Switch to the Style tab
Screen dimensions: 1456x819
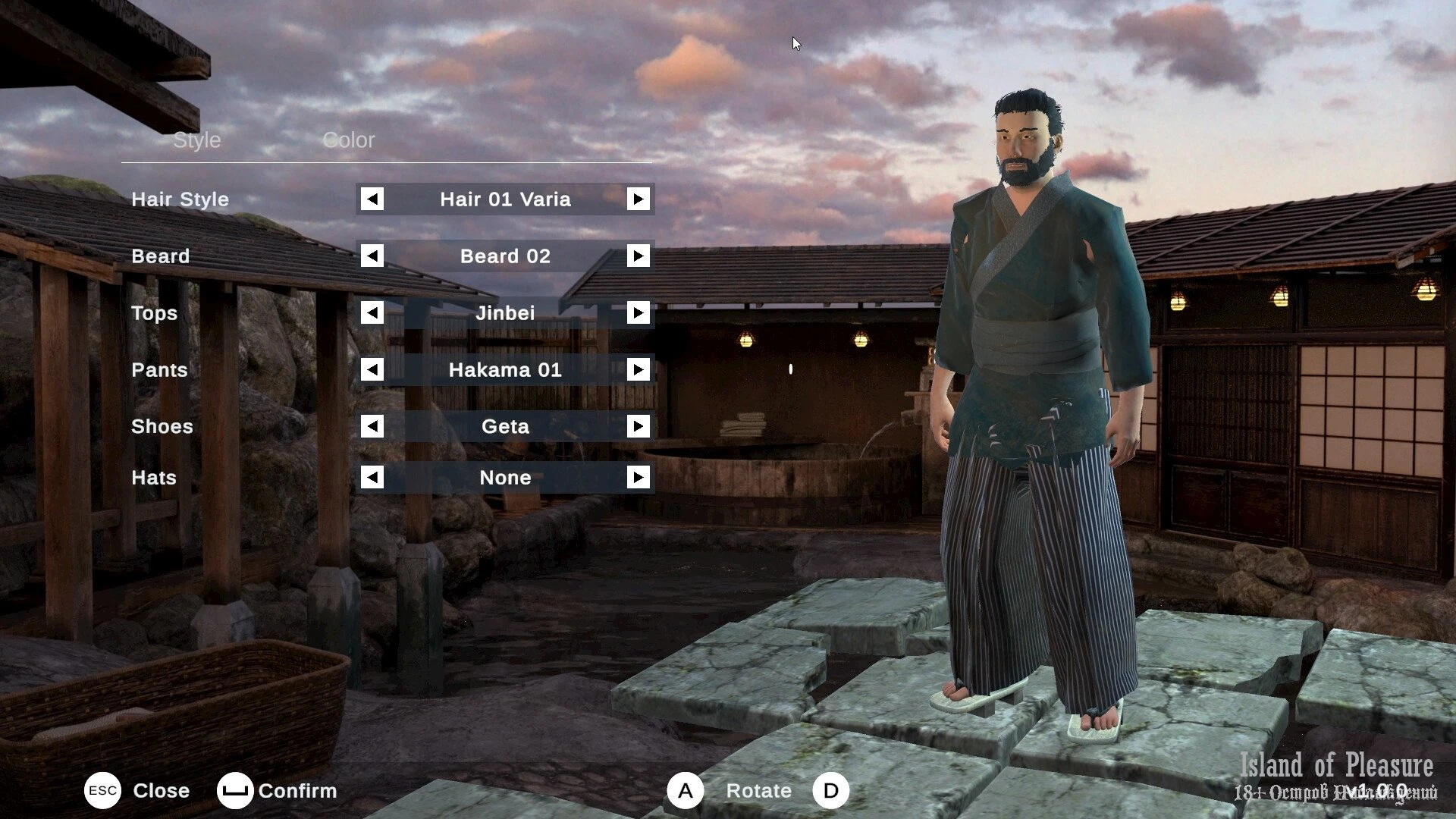[x=196, y=140]
